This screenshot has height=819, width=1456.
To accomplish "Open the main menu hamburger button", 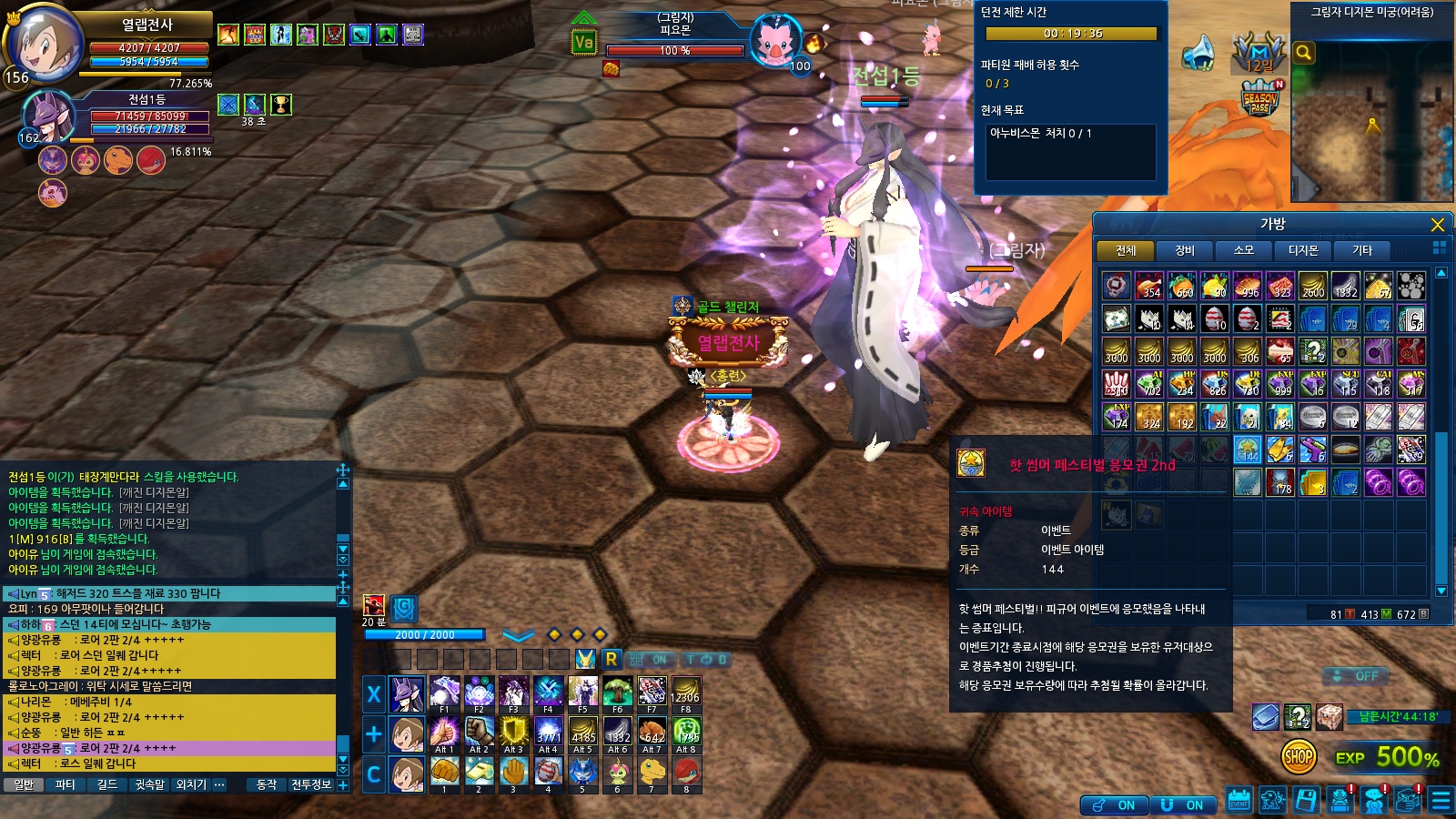I will coord(1441,800).
